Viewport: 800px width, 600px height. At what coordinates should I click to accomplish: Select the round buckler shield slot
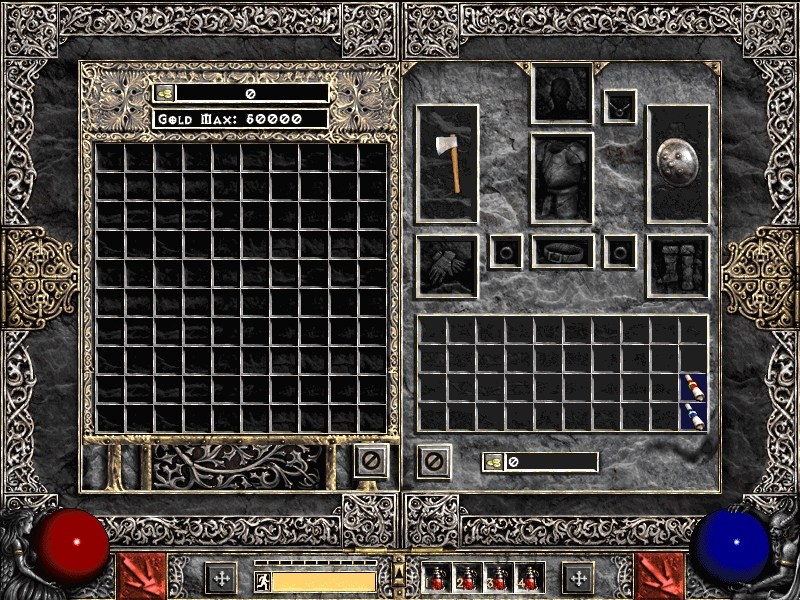click(677, 162)
